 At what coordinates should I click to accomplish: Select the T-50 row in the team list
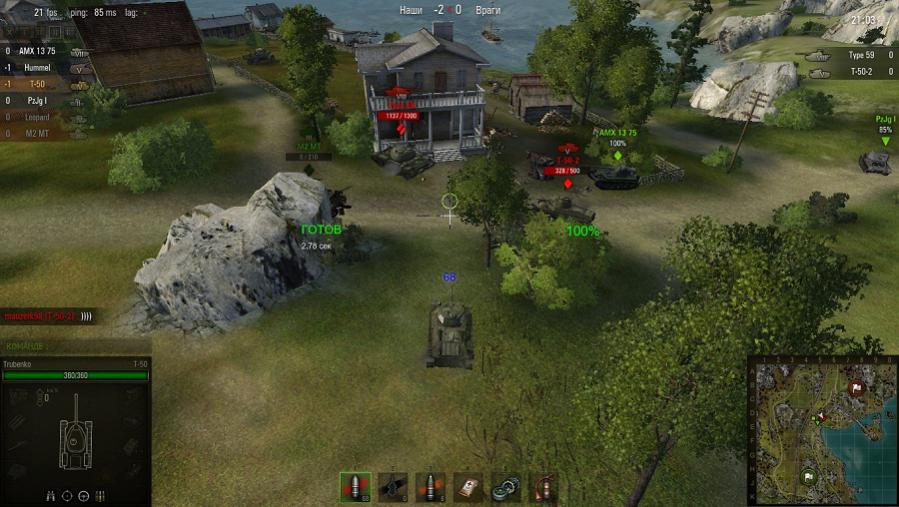click(x=38, y=84)
